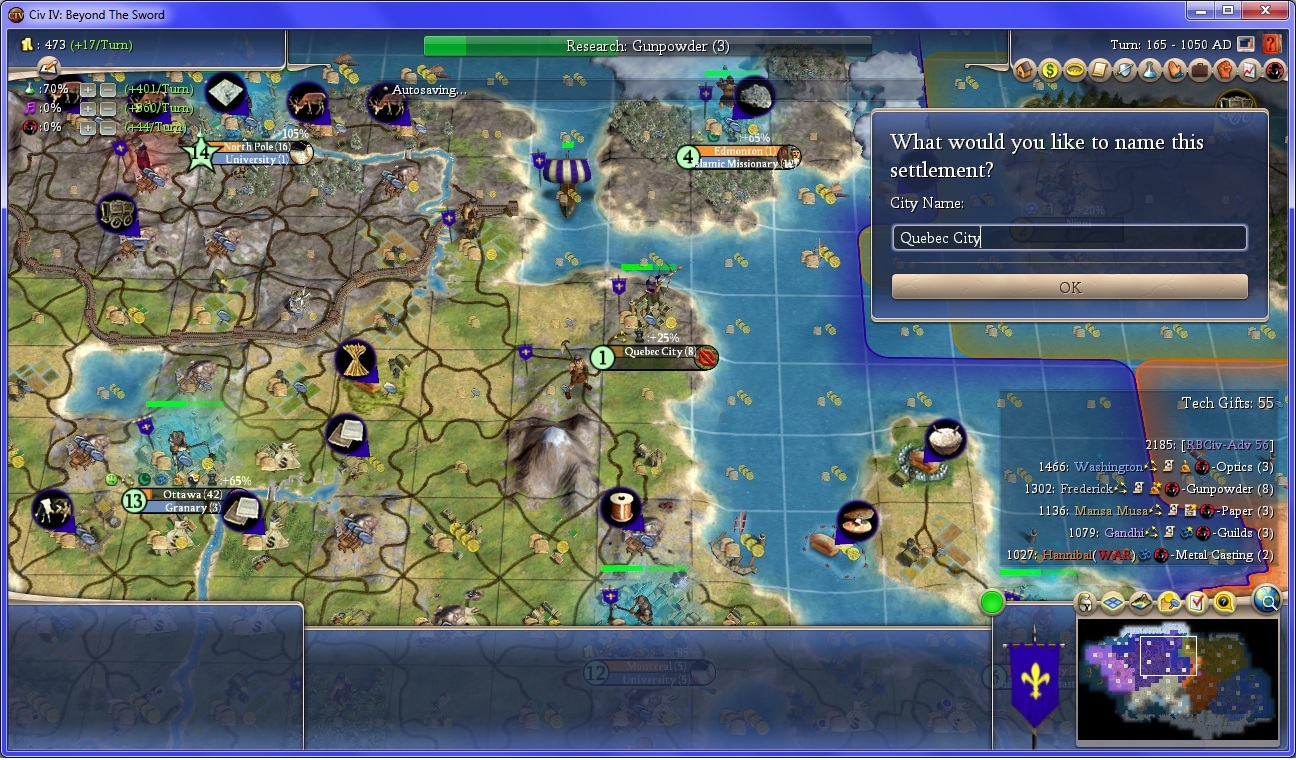
Task: Open the Religion Advisor praying hands icon
Action: (1173, 71)
